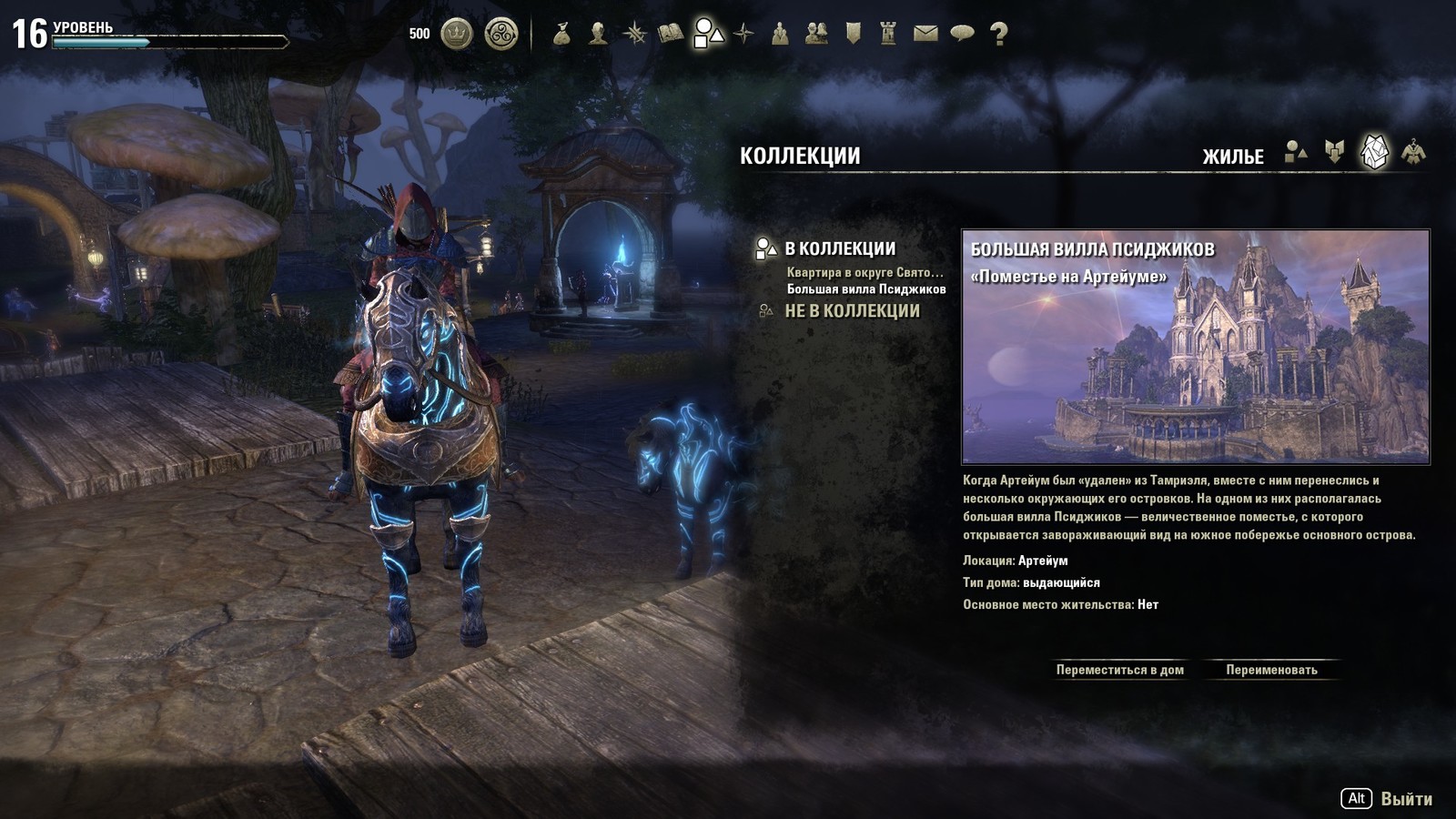This screenshot has width=1456, height=819.
Task: Open the inventory bag icon
Action: coord(561,35)
